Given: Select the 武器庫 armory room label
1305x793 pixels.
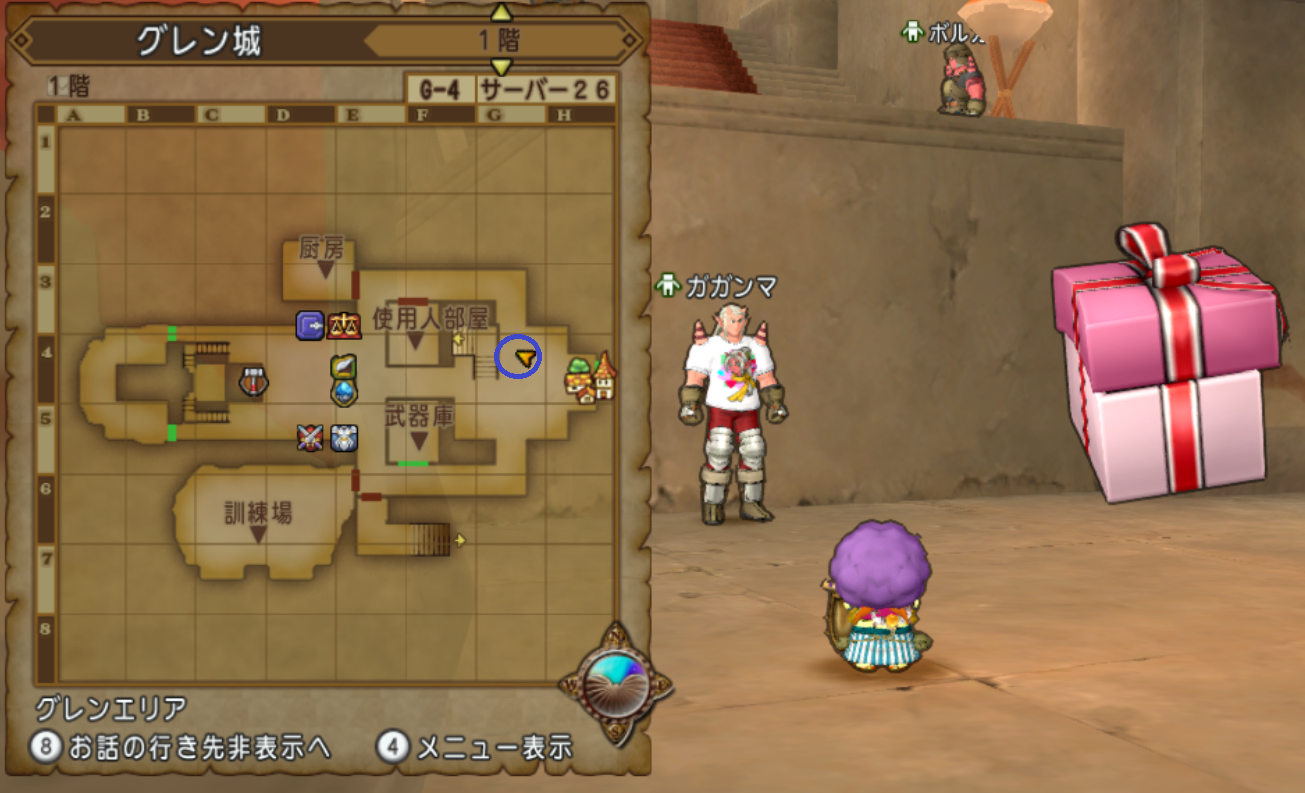Looking at the screenshot, I should 419,416.
